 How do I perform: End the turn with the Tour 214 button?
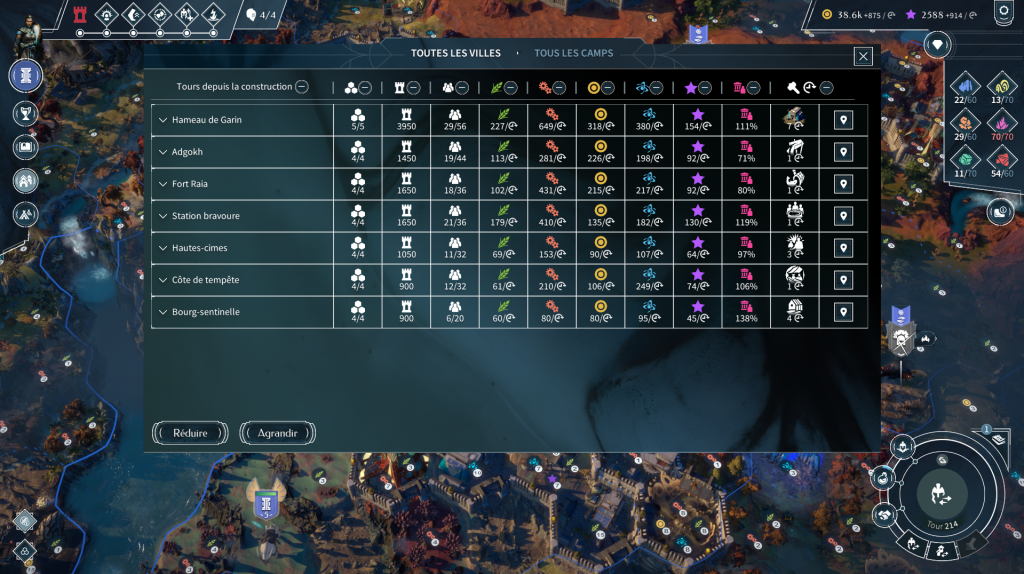click(942, 492)
